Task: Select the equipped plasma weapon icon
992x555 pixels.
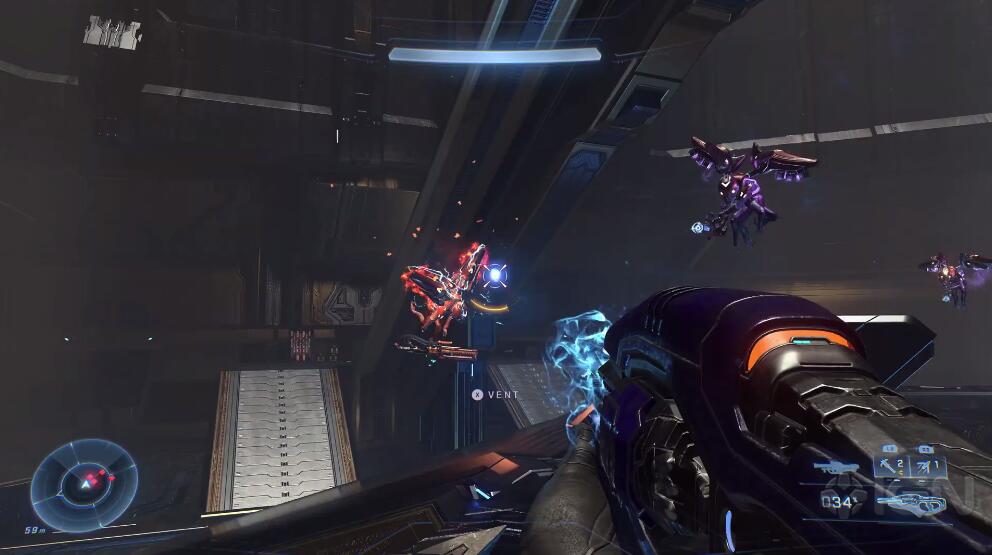Action: pyautogui.click(x=911, y=502)
